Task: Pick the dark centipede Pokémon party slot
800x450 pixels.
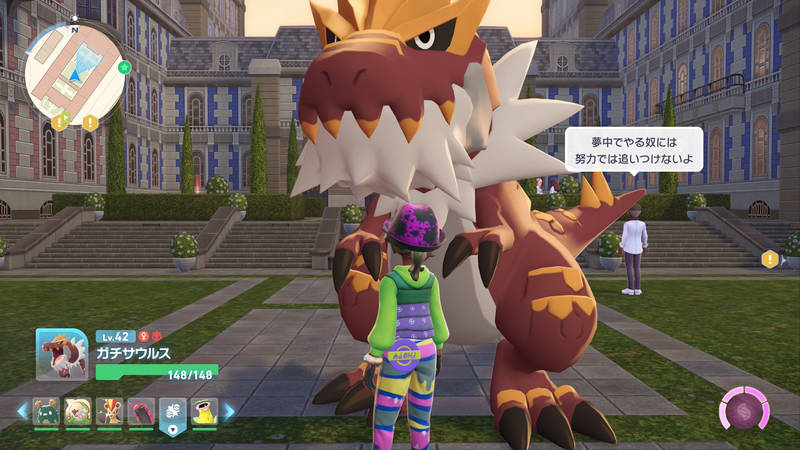Action: pos(141,411)
